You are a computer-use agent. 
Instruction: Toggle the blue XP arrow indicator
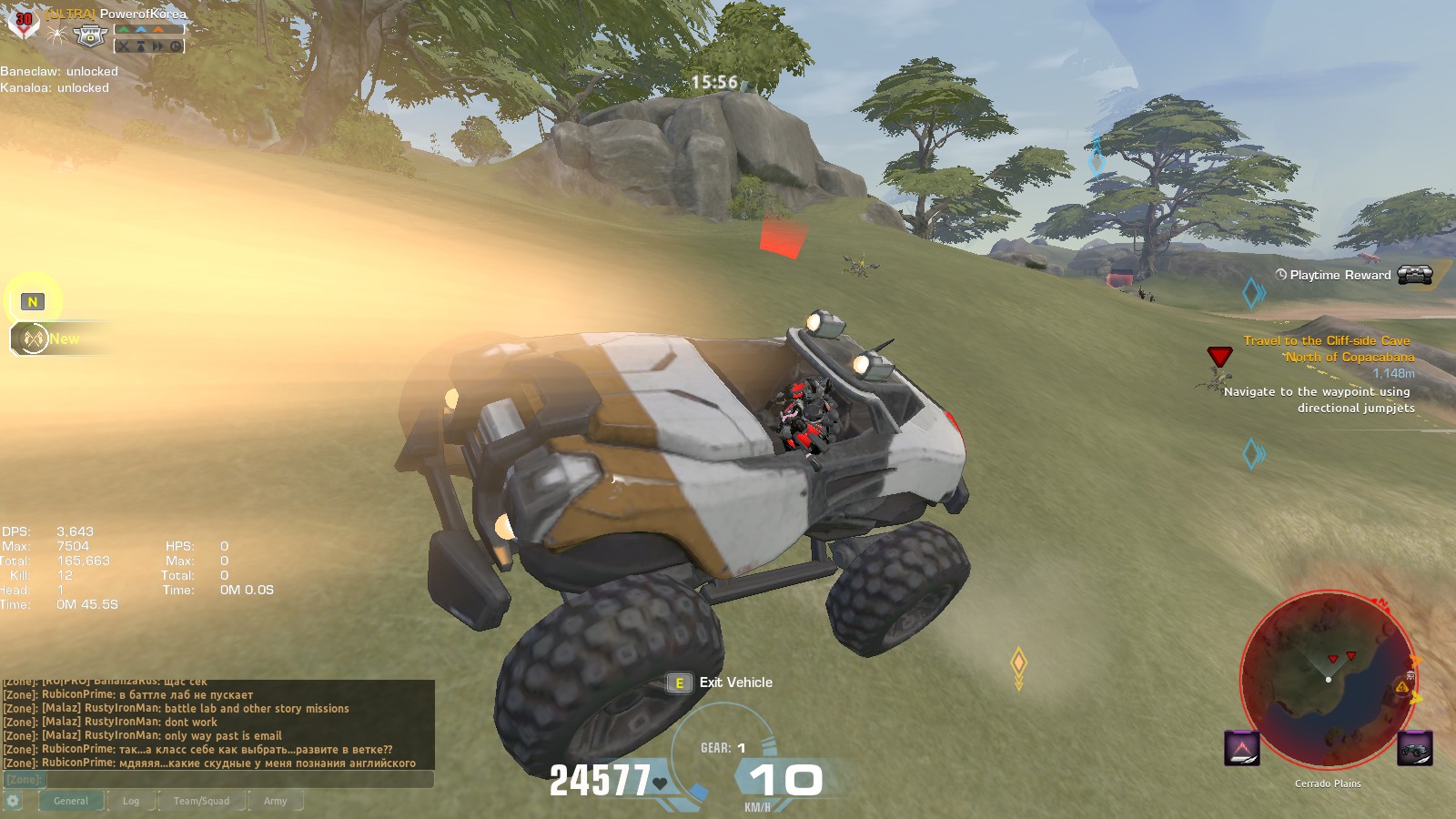click(x=140, y=29)
